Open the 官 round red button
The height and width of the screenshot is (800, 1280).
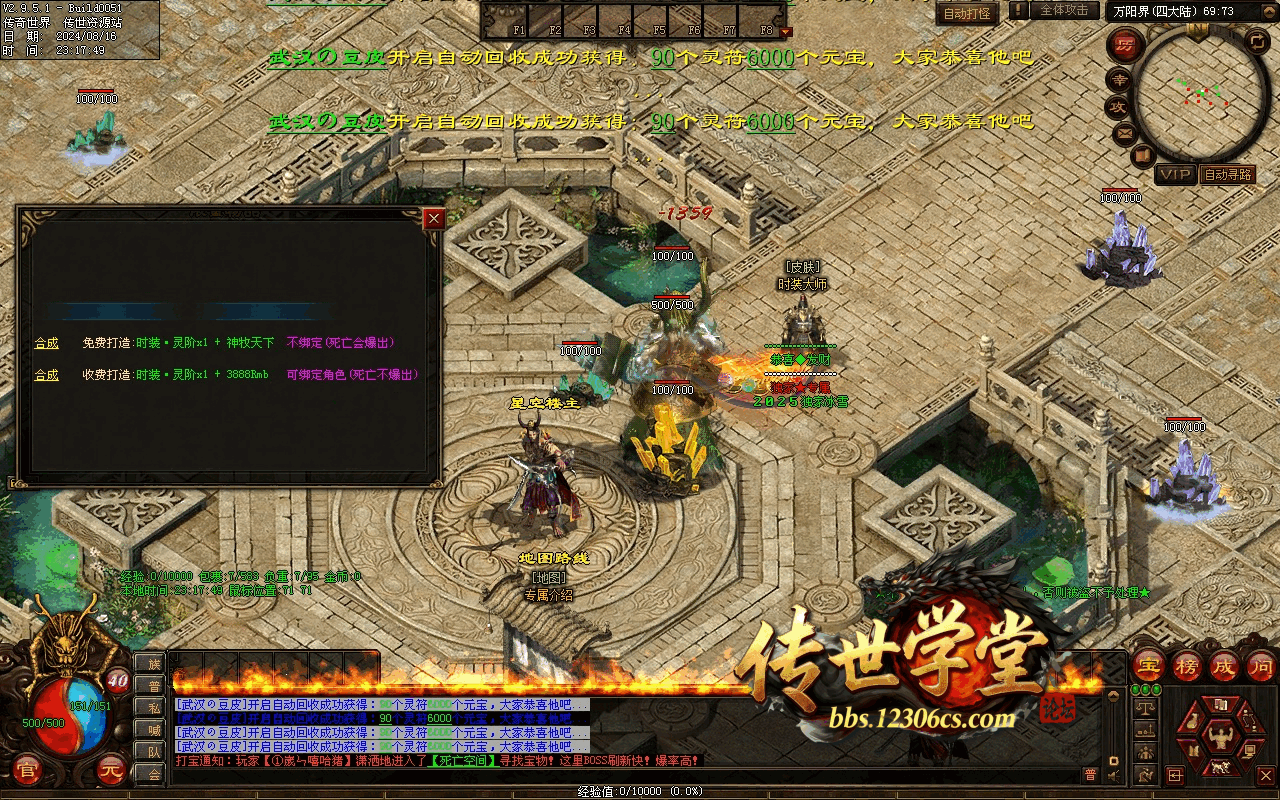tap(27, 771)
